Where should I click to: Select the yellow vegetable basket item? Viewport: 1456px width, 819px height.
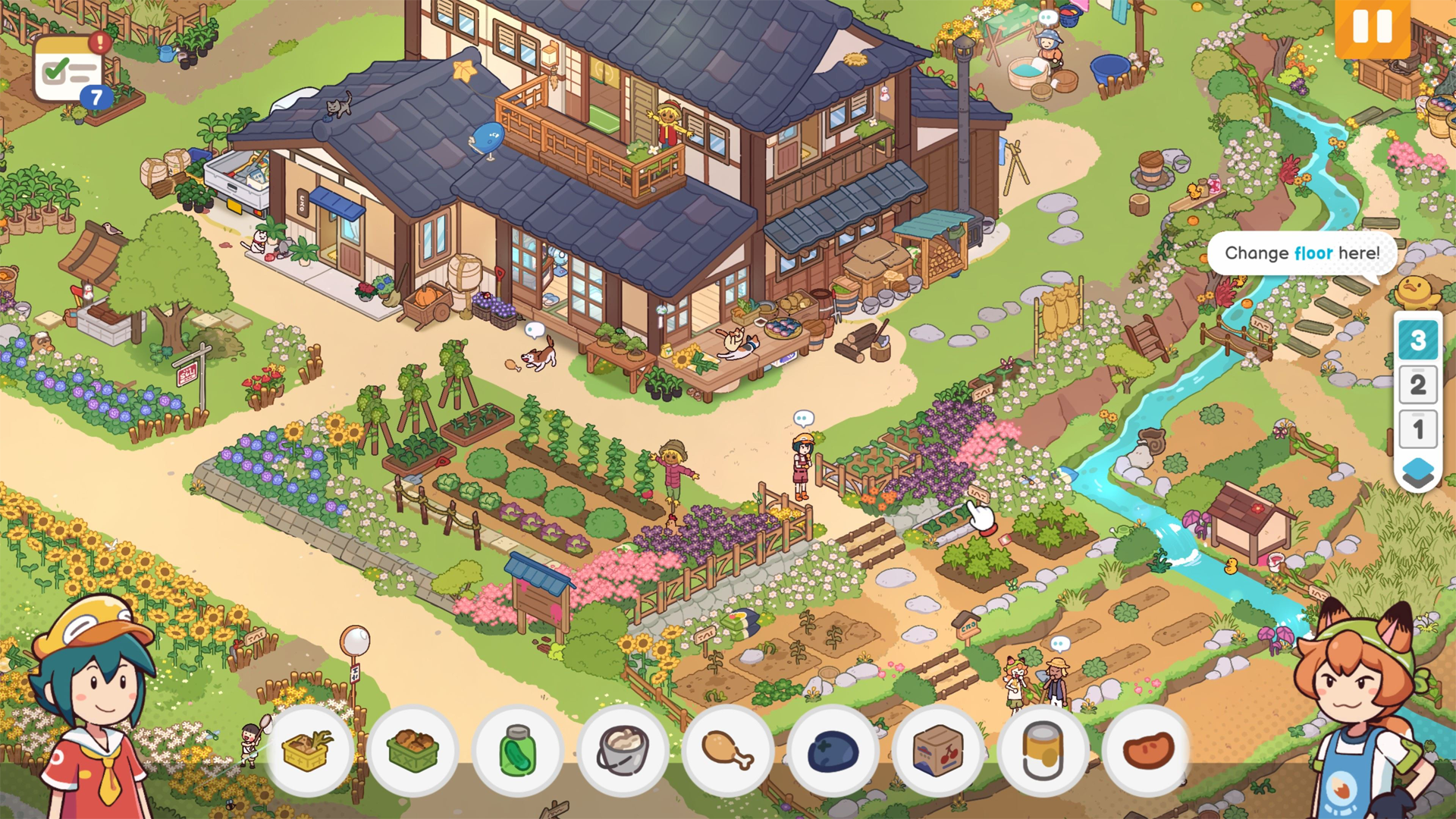pos(309,750)
